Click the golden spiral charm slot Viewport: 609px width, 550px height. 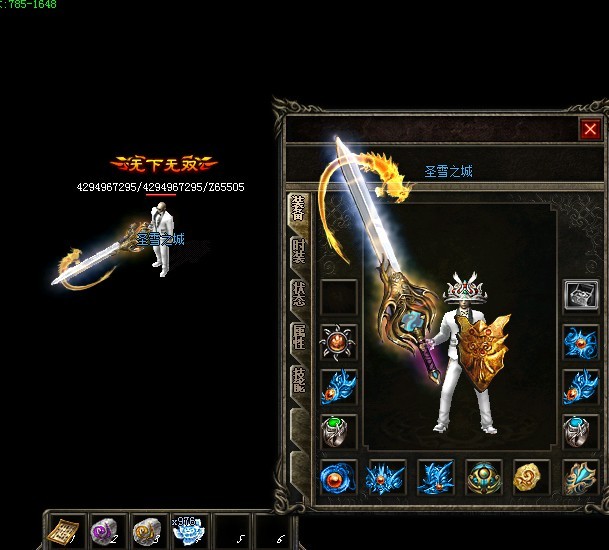pyautogui.click(x=532, y=478)
